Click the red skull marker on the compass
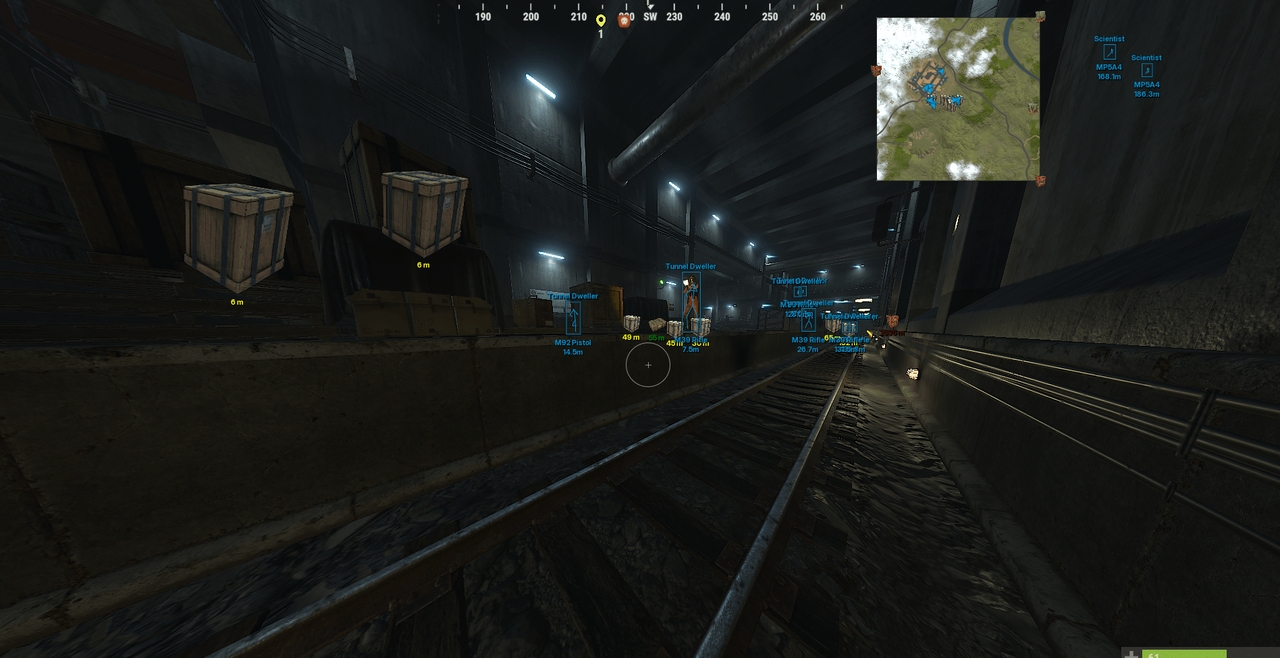This screenshot has width=1280, height=658. [625, 20]
